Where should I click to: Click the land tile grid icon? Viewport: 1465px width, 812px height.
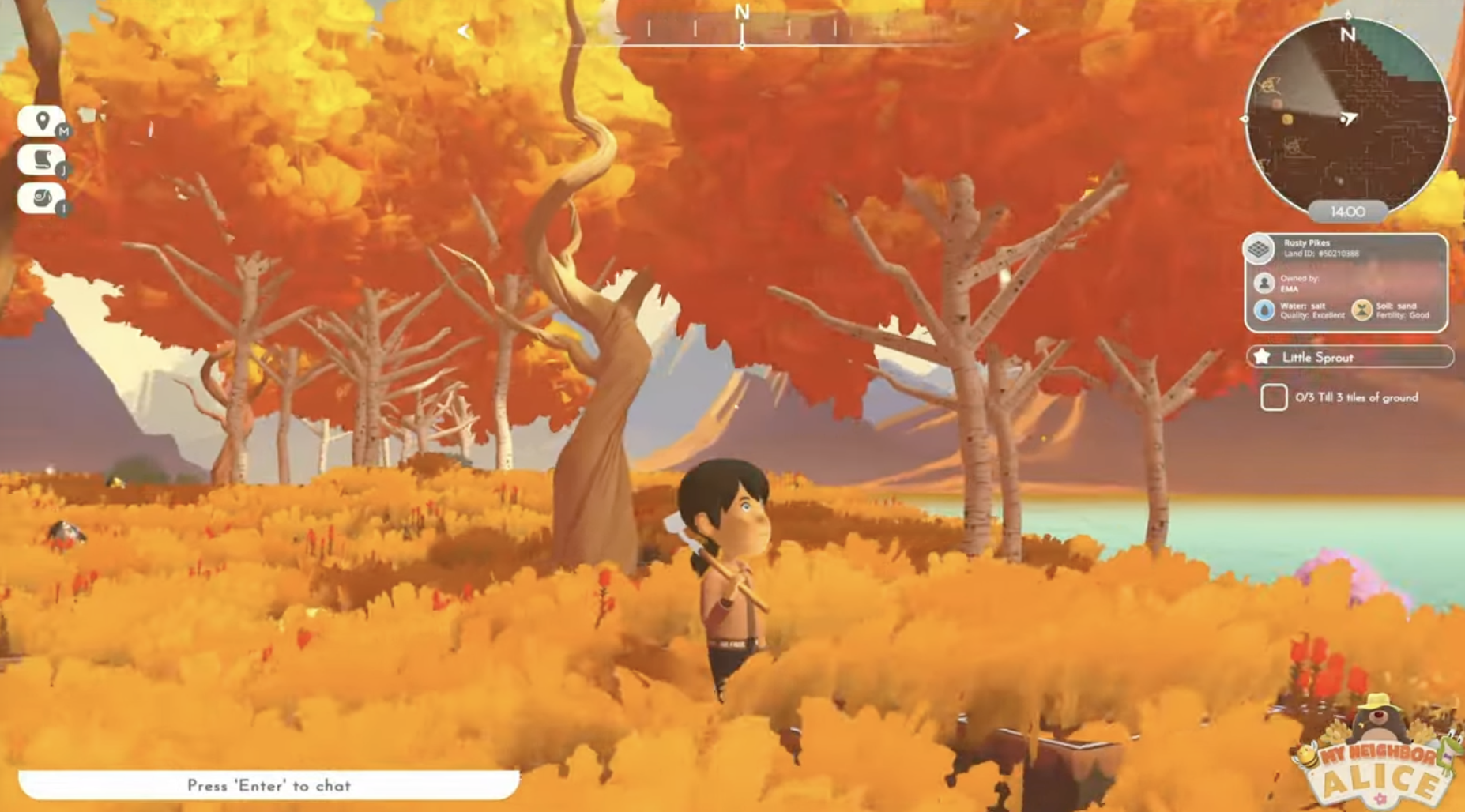(x=1259, y=249)
